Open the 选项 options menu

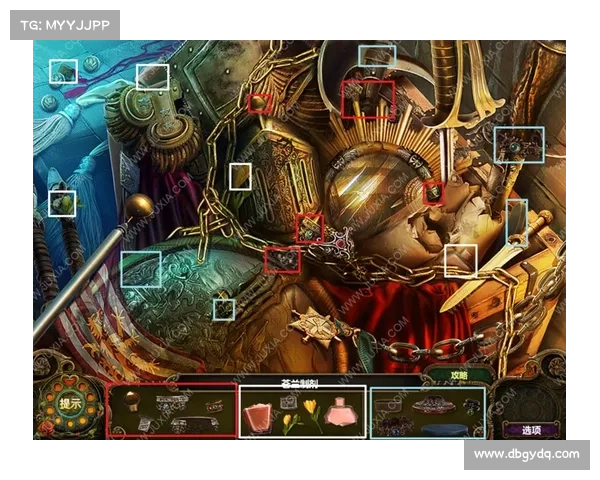coord(531,429)
